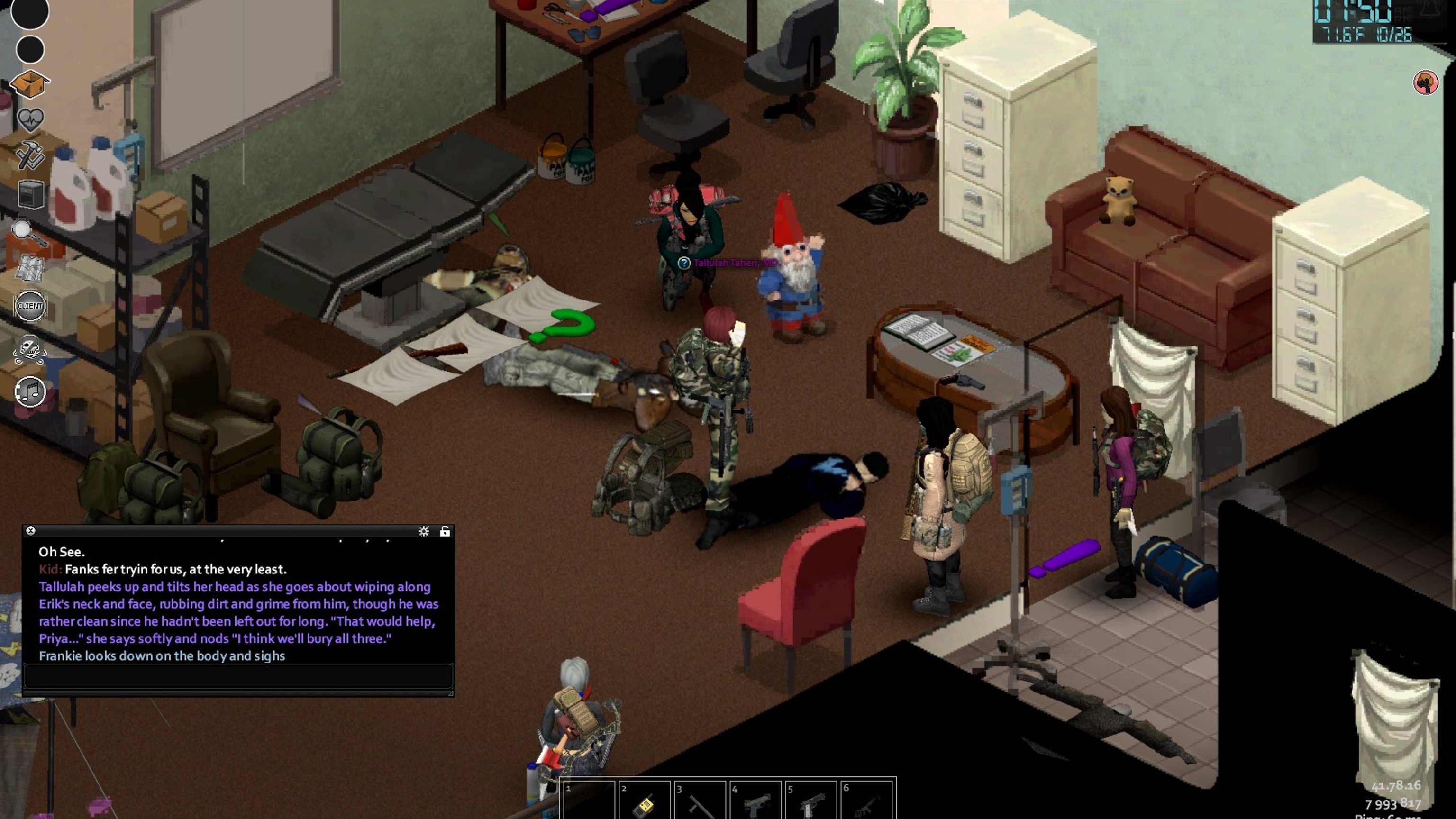Screen dimensions: 1456x819
Task: Open the health heart panel
Action: pos(30,119)
